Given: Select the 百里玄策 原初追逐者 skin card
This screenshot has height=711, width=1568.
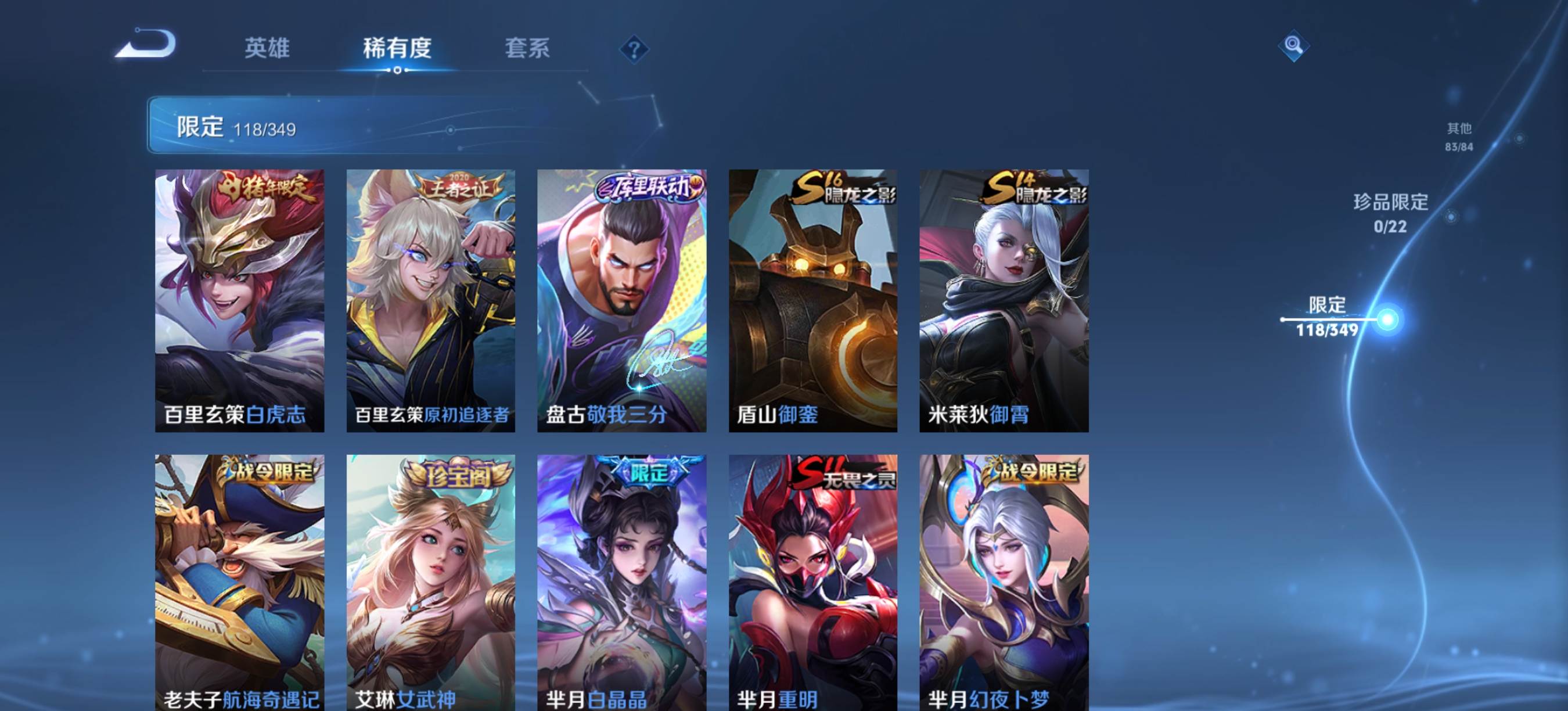Looking at the screenshot, I should [x=430, y=300].
